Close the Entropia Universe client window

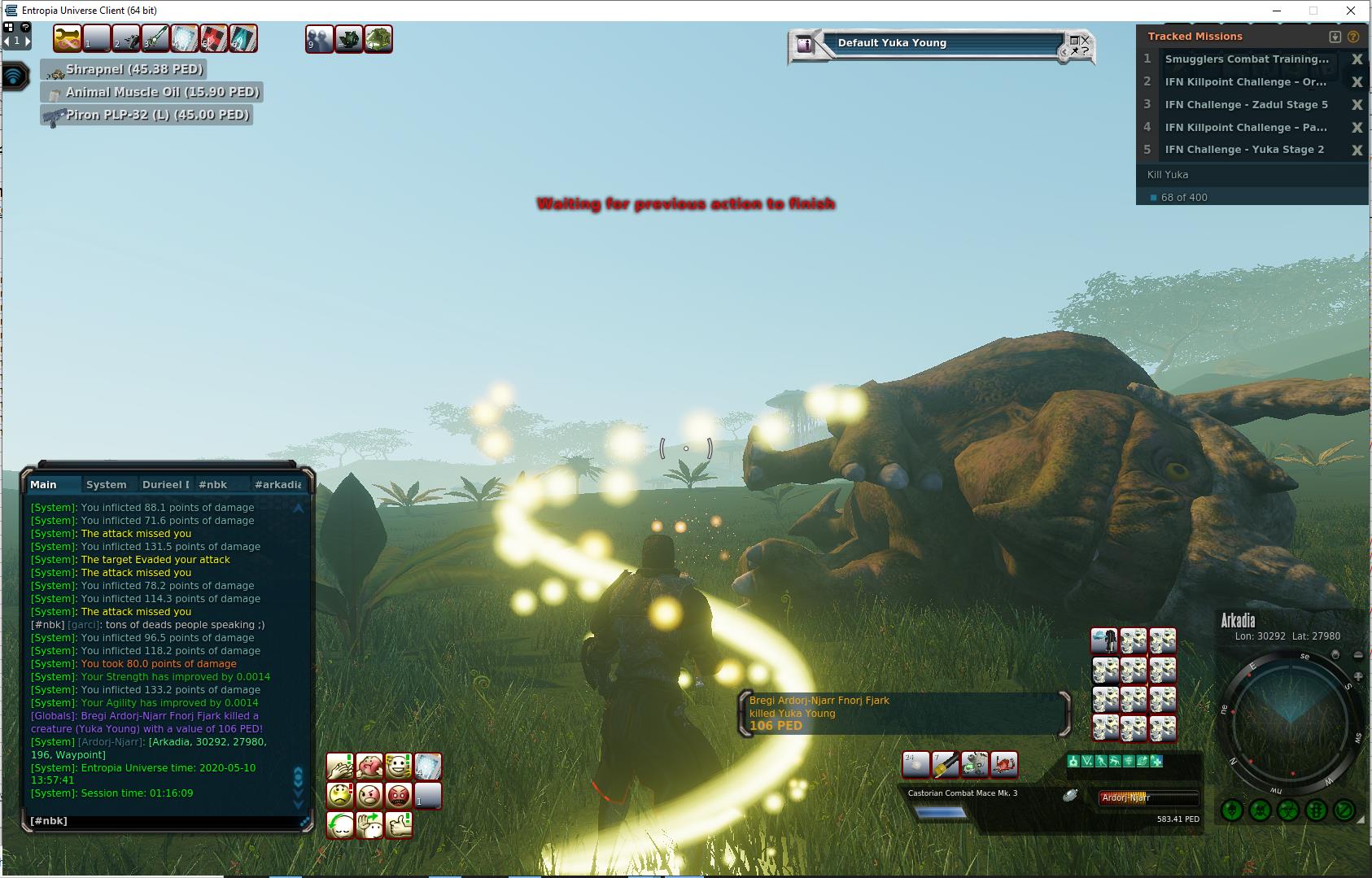click(x=1352, y=11)
